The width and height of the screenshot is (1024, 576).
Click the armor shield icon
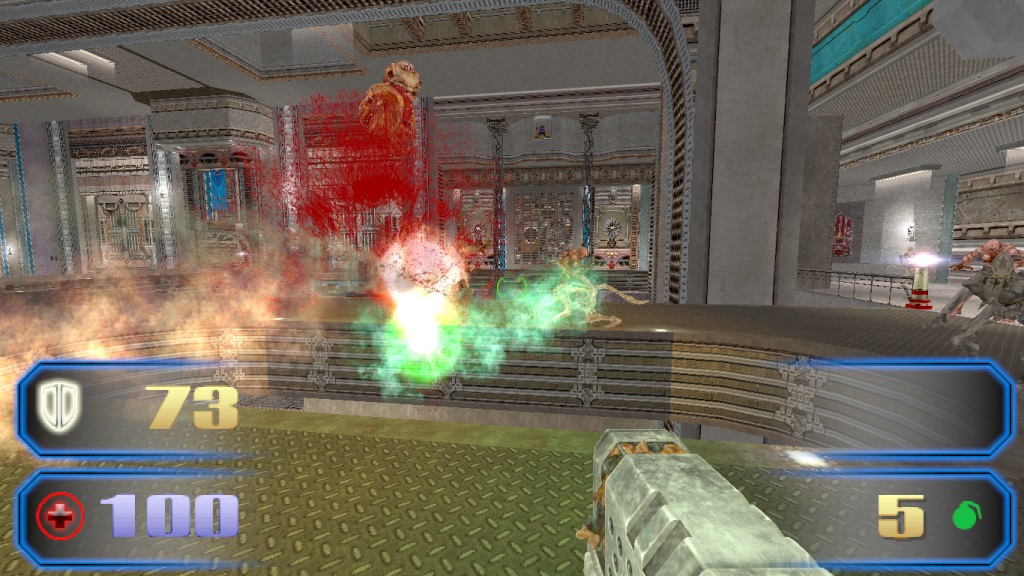[x=60, y=405]
